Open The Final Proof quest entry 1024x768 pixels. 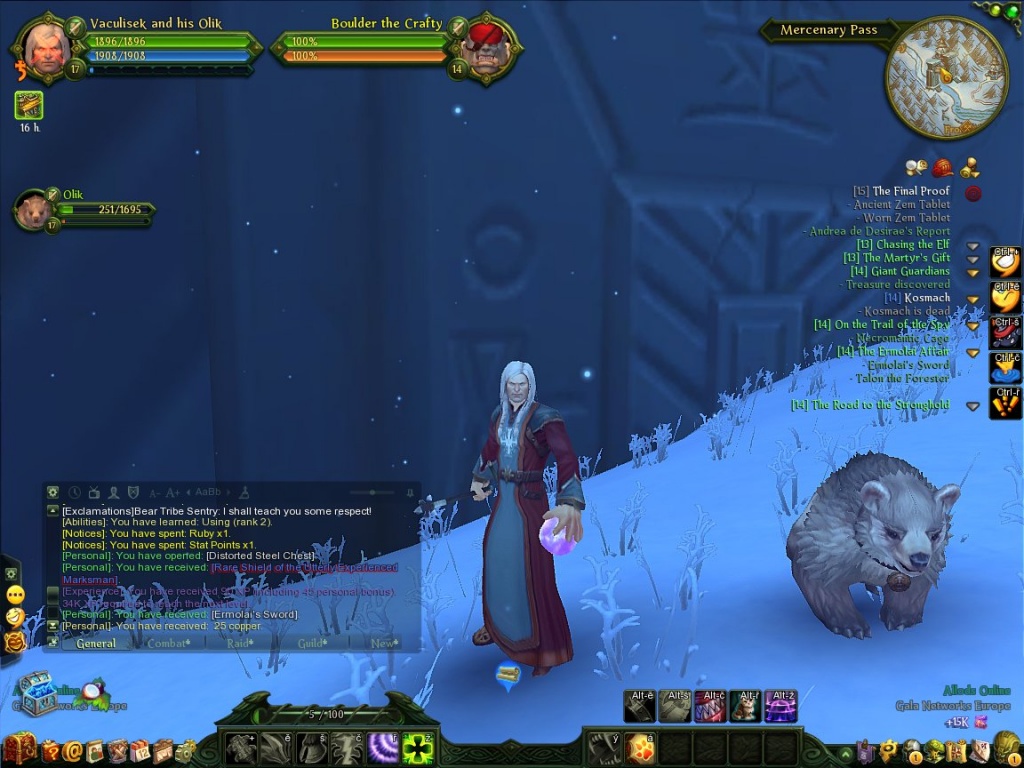[910, 191]
